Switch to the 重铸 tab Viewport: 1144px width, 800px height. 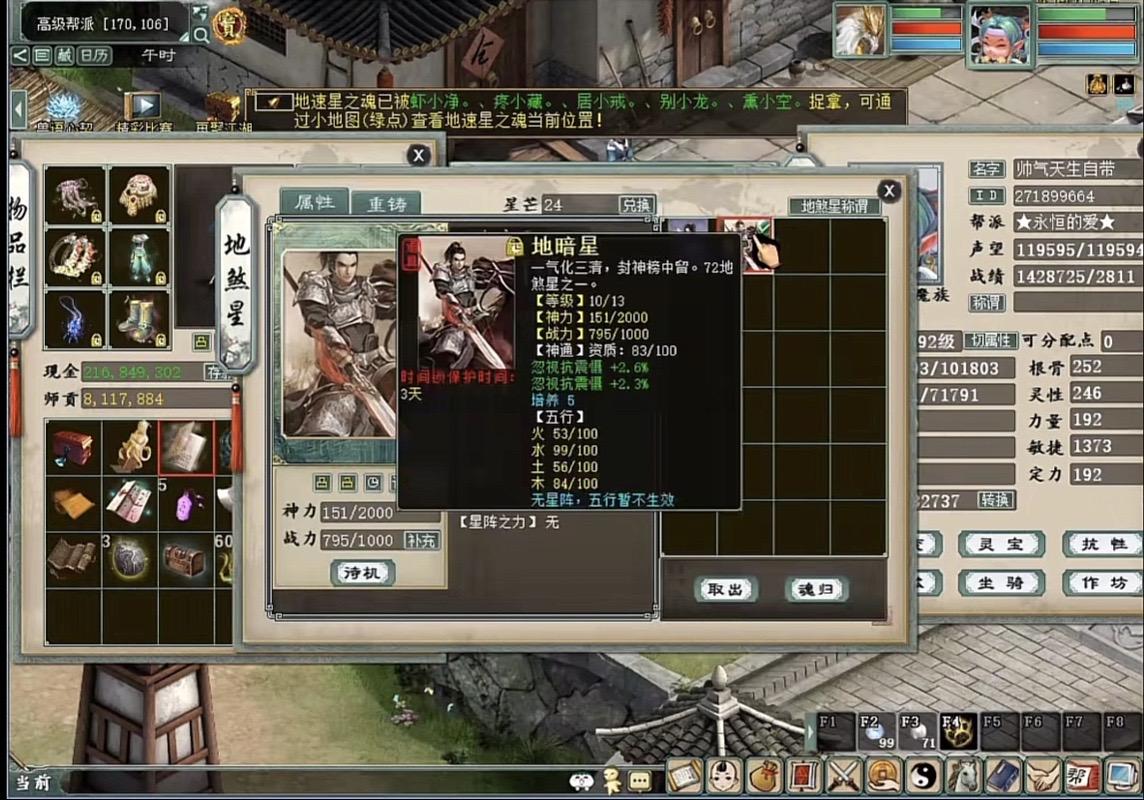click(387, 203)
